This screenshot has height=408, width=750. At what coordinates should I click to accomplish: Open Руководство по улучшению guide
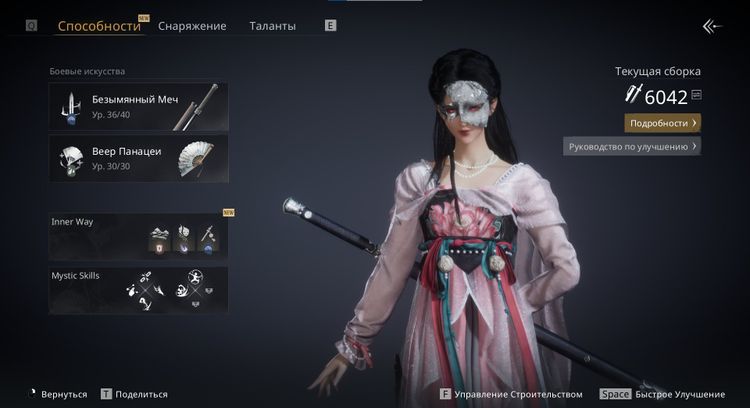point(632,146)
